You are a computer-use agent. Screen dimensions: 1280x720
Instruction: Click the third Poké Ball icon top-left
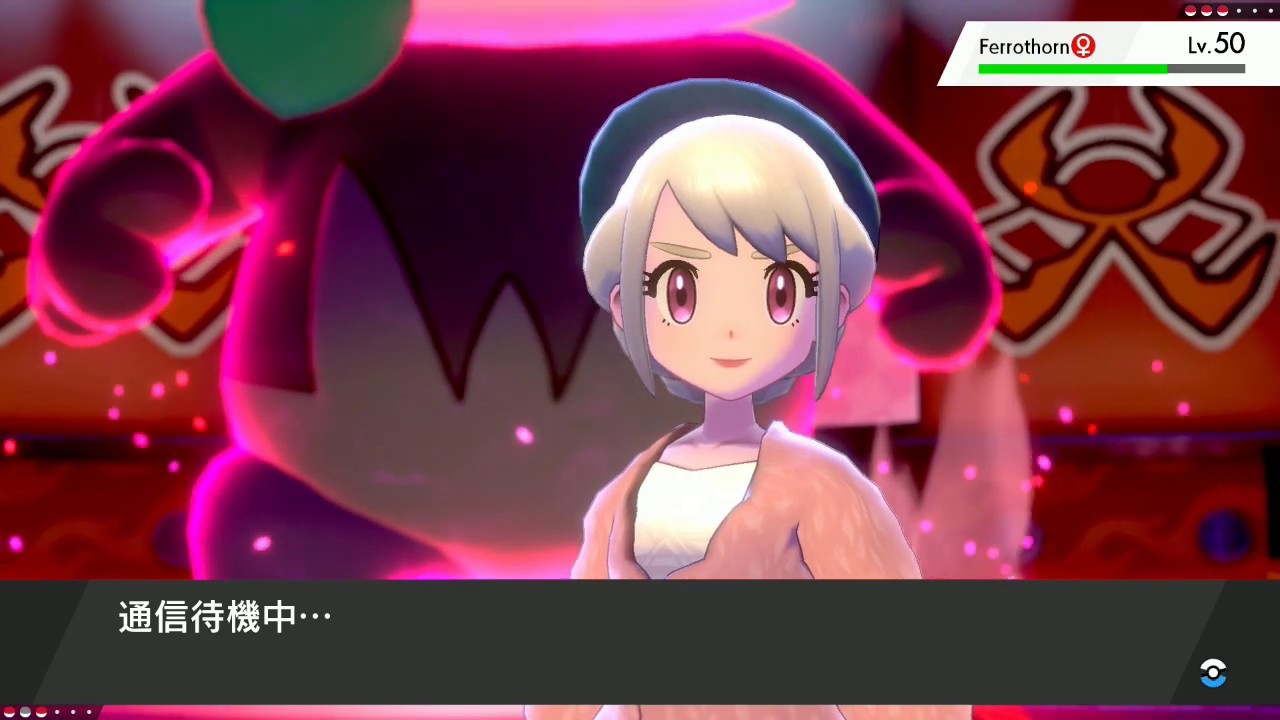tap(1222, 11)
